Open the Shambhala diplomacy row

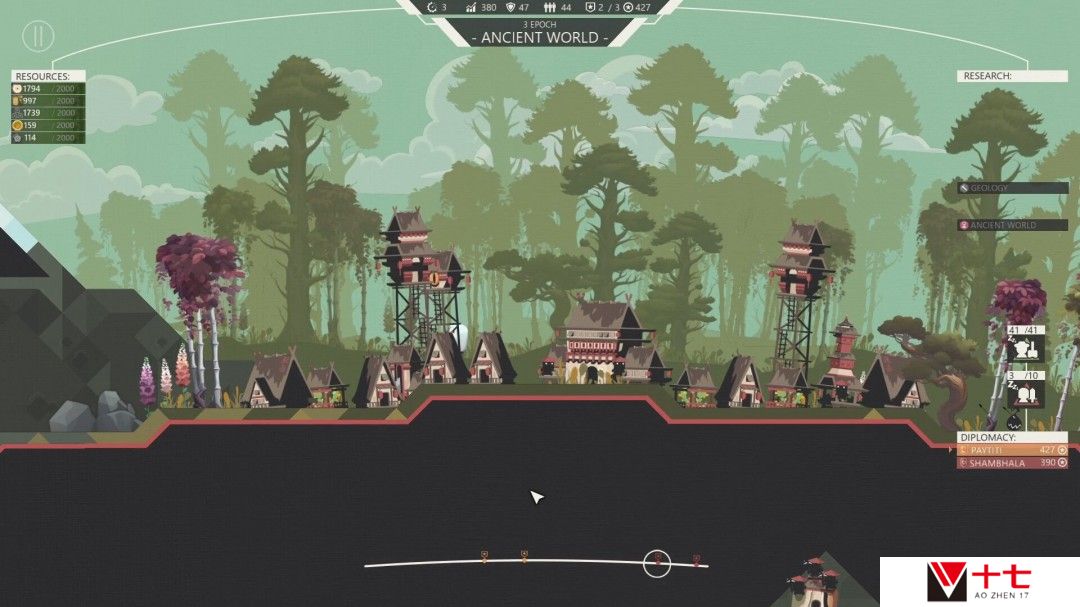click(1011, 463)
